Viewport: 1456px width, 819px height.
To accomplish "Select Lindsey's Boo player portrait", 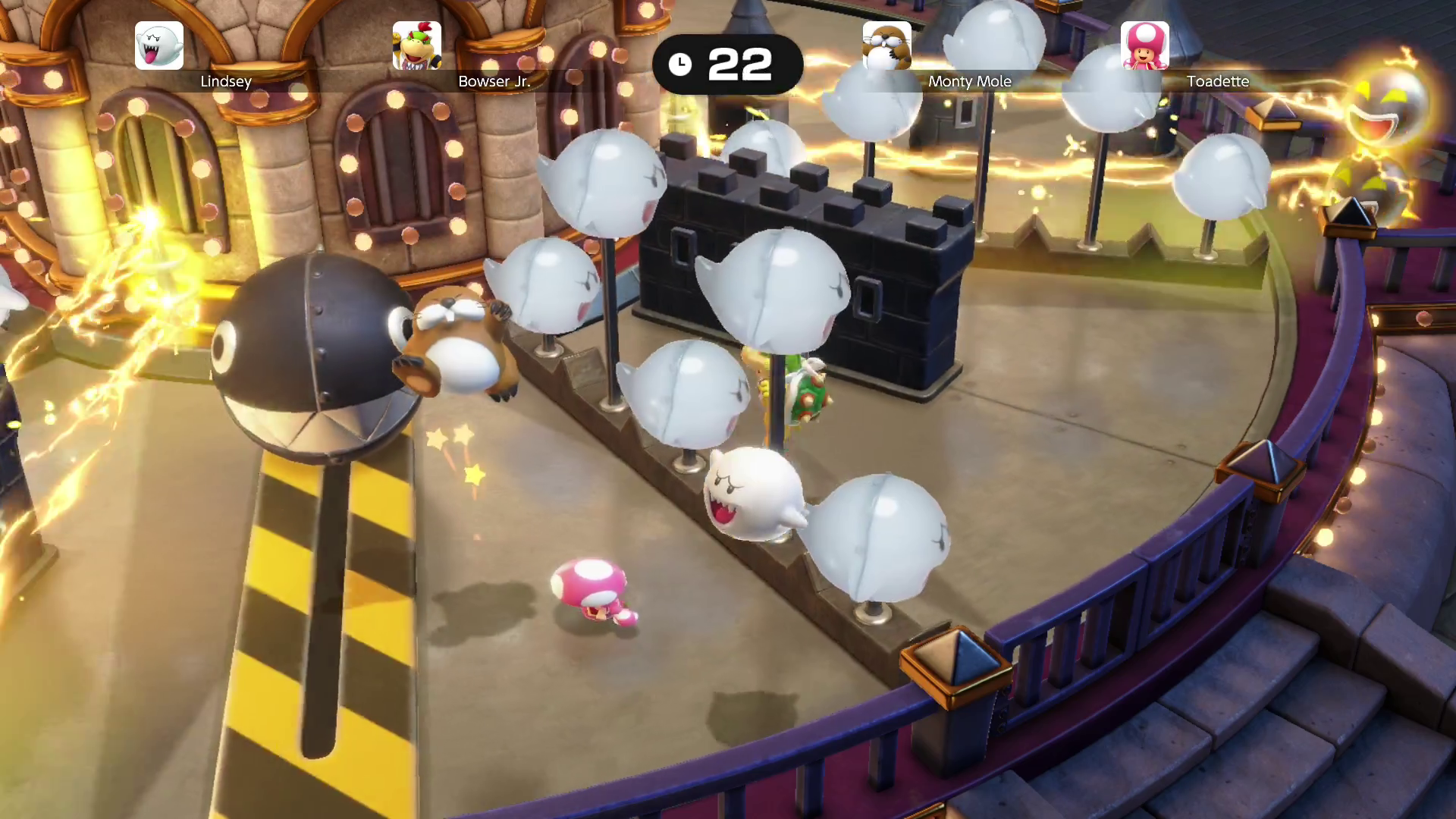I will pos(159,45).
